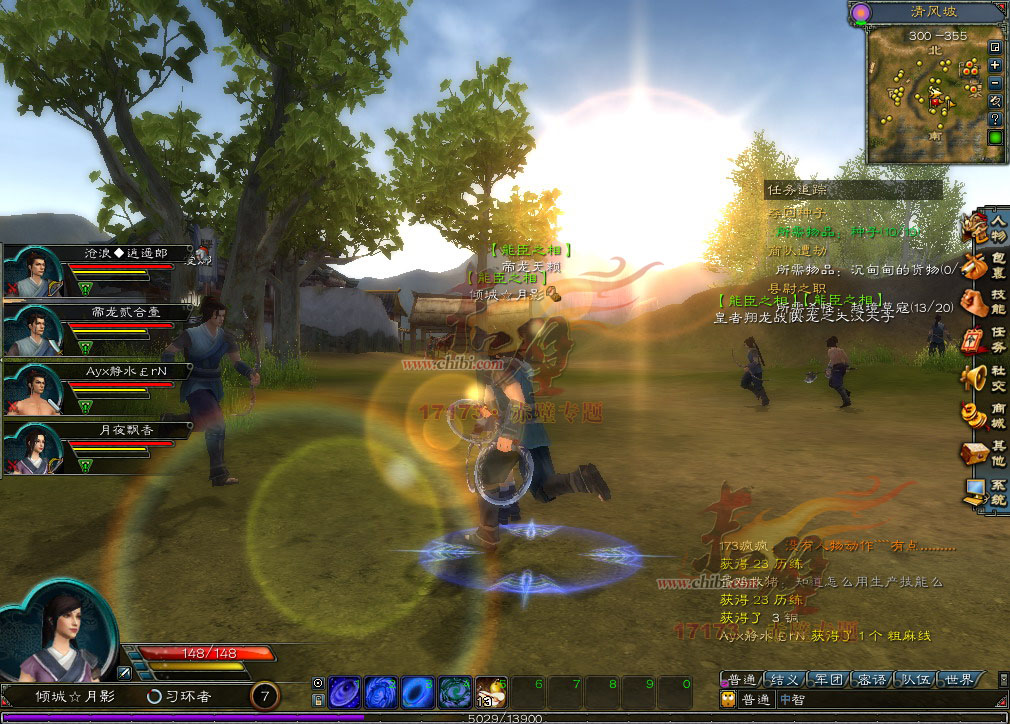Switch to the 结义 chat channel tab
Screen dimensions: 1010x724
click(x=785, y=680)
